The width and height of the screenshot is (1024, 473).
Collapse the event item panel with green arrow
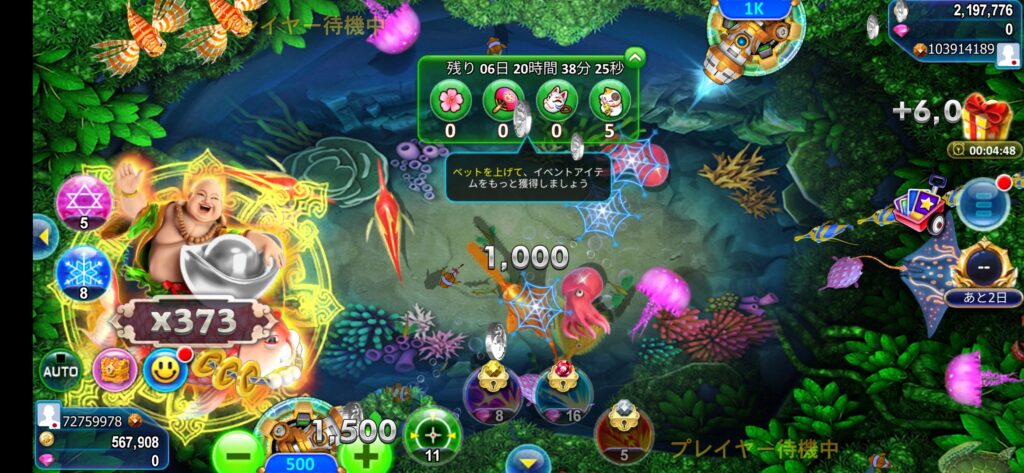click(x=633, y=58)
